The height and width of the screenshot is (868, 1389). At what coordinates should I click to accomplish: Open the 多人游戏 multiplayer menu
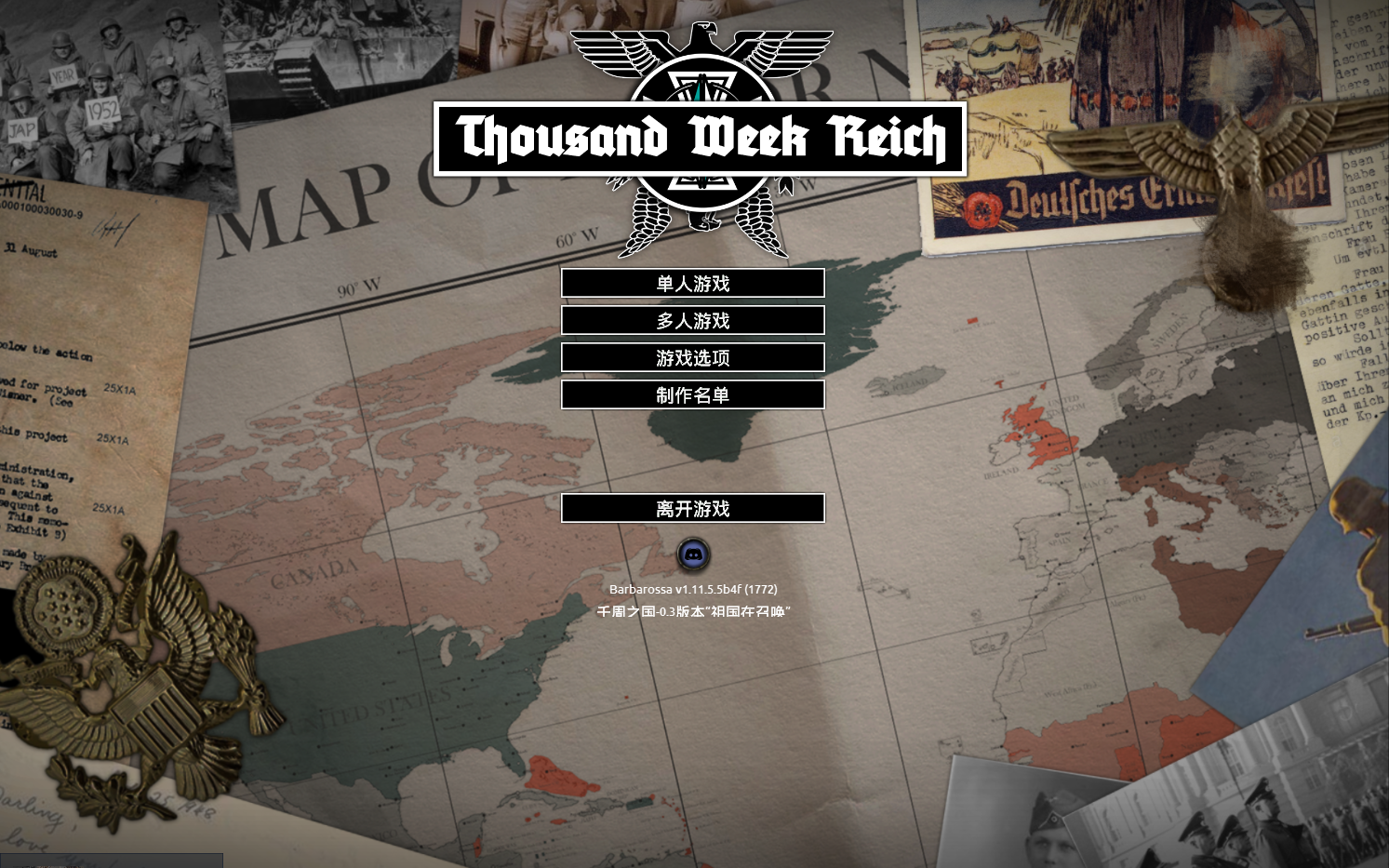(x=692, y=320)
